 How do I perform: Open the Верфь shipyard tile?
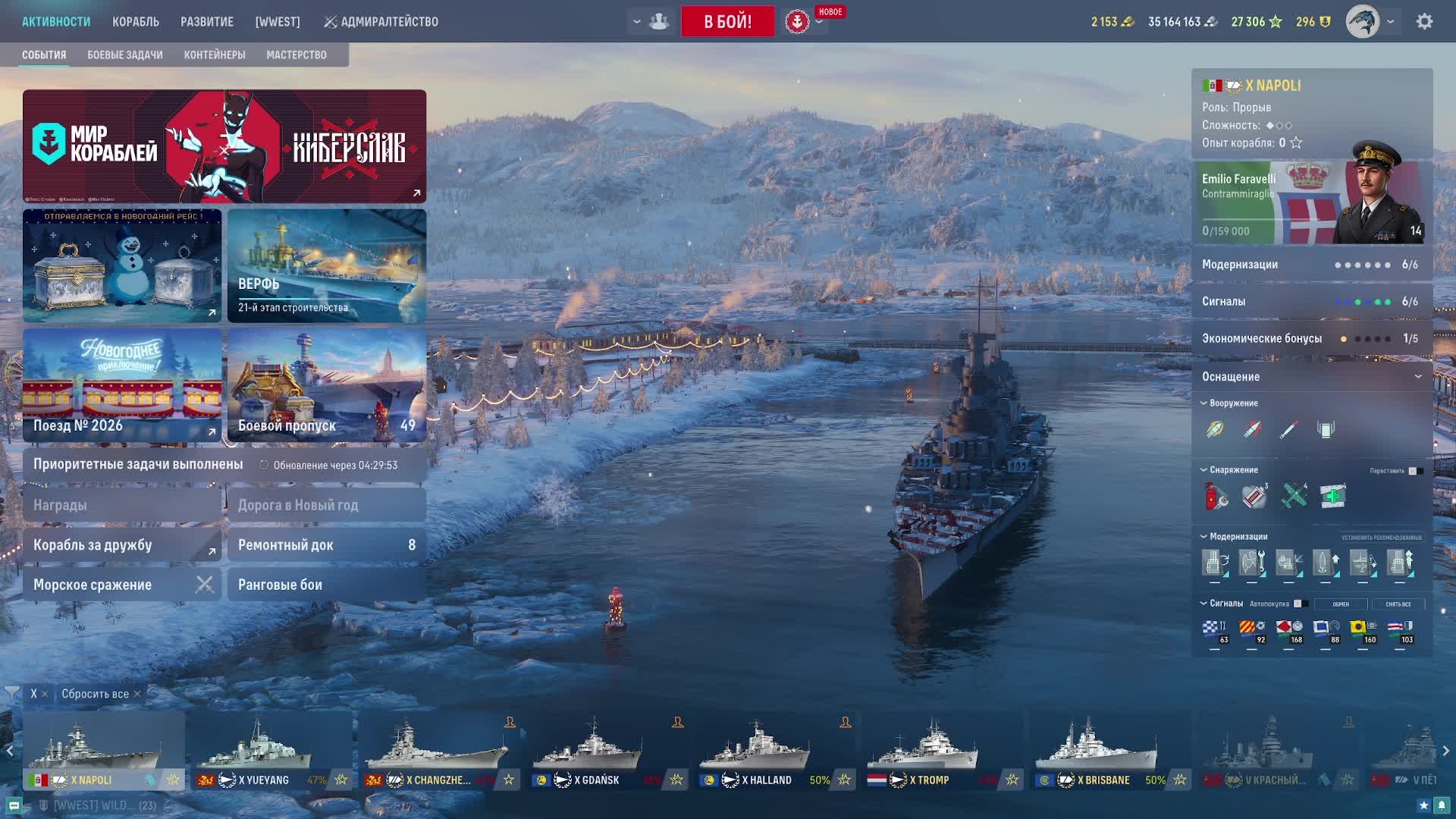tap(327, 265)
